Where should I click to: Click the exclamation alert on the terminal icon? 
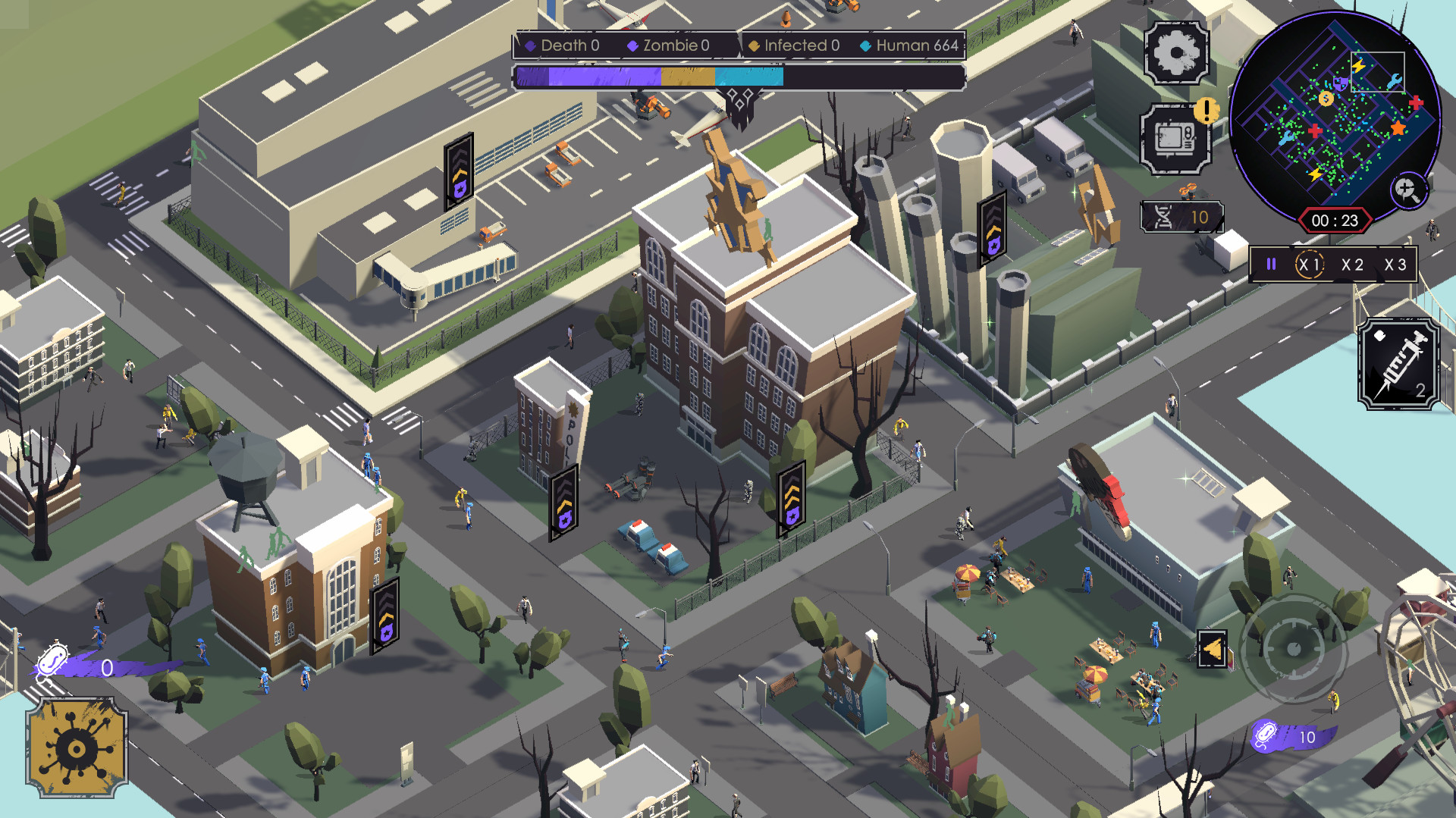click(1206, 112)
